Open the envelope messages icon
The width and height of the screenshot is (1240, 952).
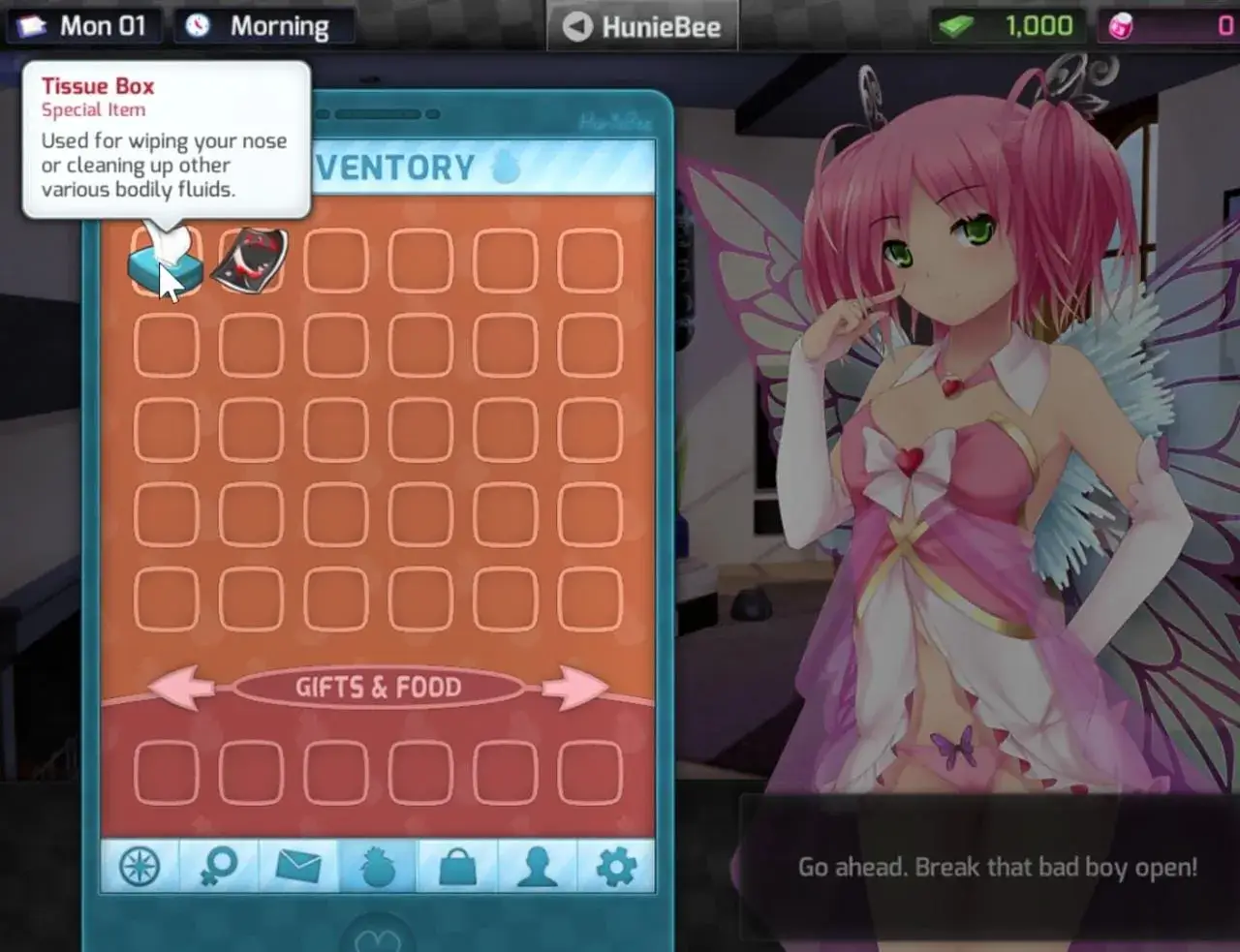point(299,866)
